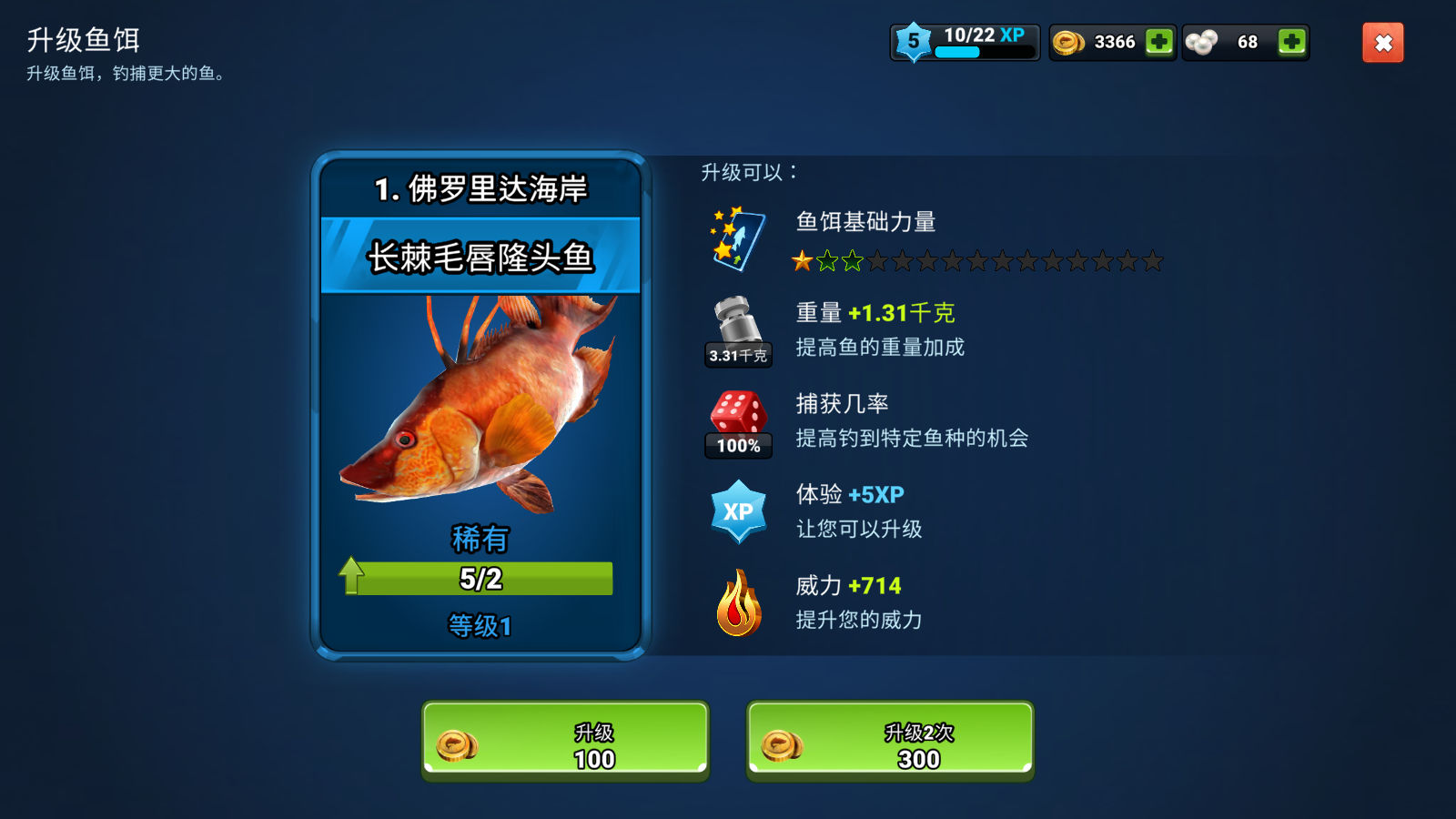Select the blue XP badge icon

[x=738, y=511]
